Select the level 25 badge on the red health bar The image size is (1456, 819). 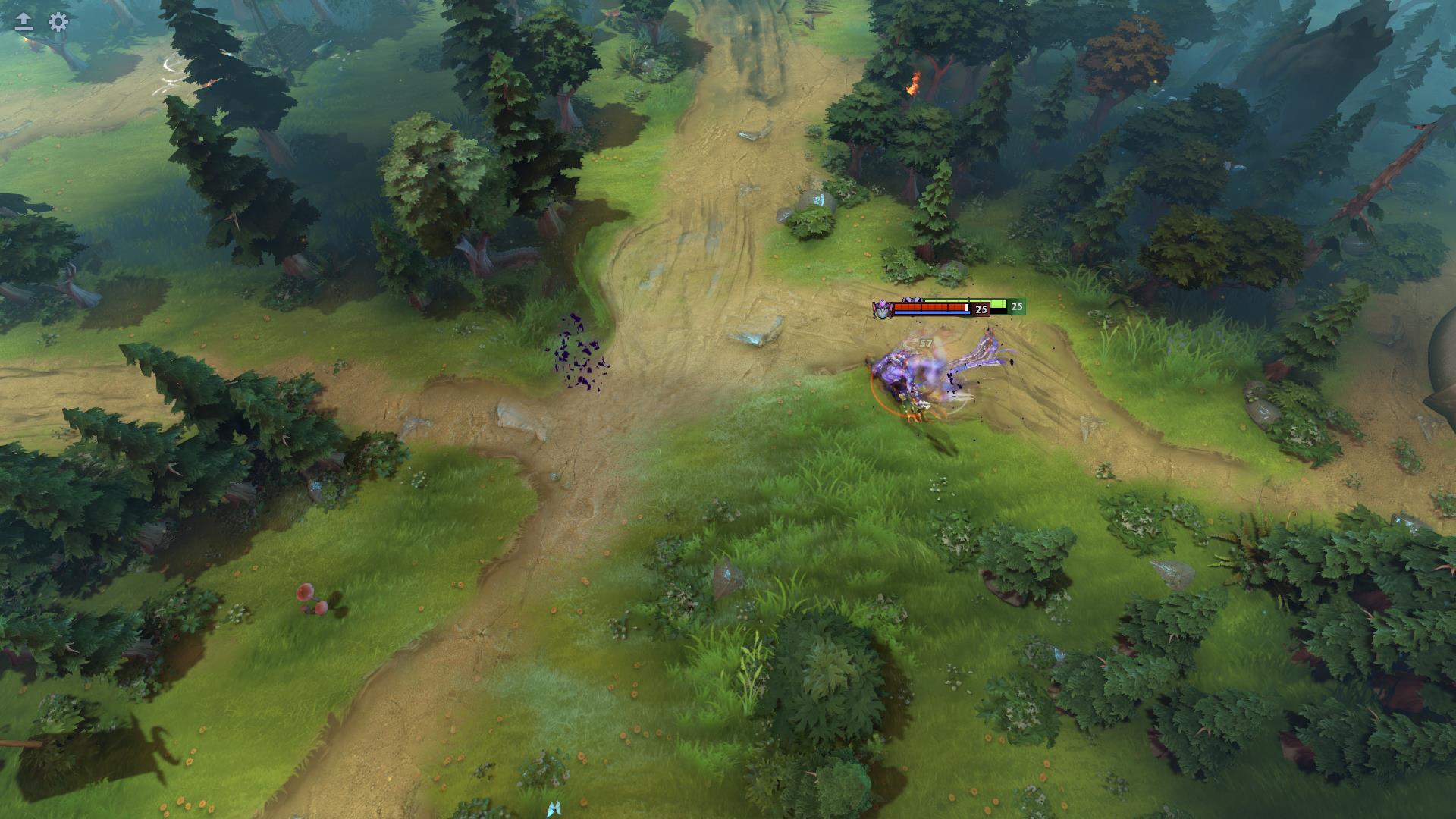[x=981, y=308]
